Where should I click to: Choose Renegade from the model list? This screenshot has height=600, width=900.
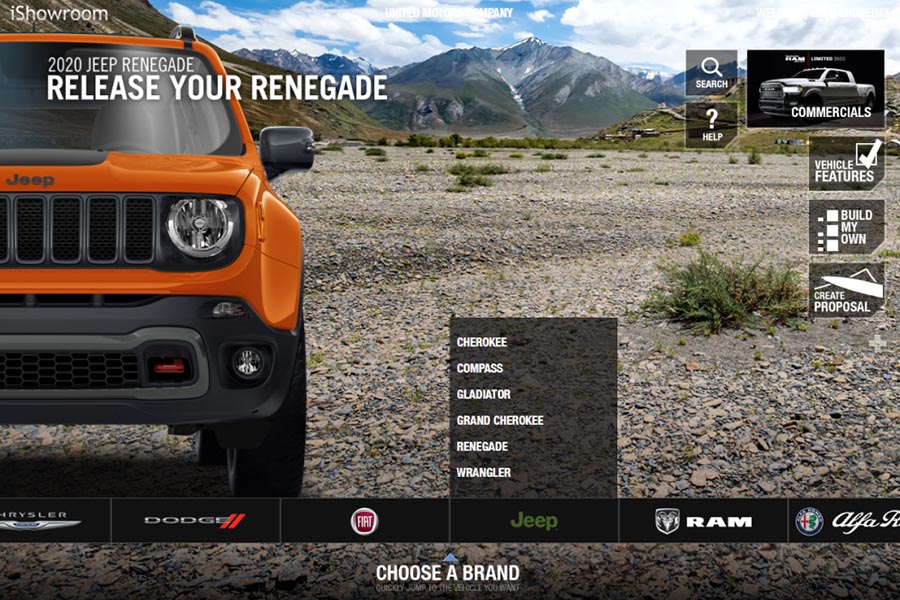[482, 446]
